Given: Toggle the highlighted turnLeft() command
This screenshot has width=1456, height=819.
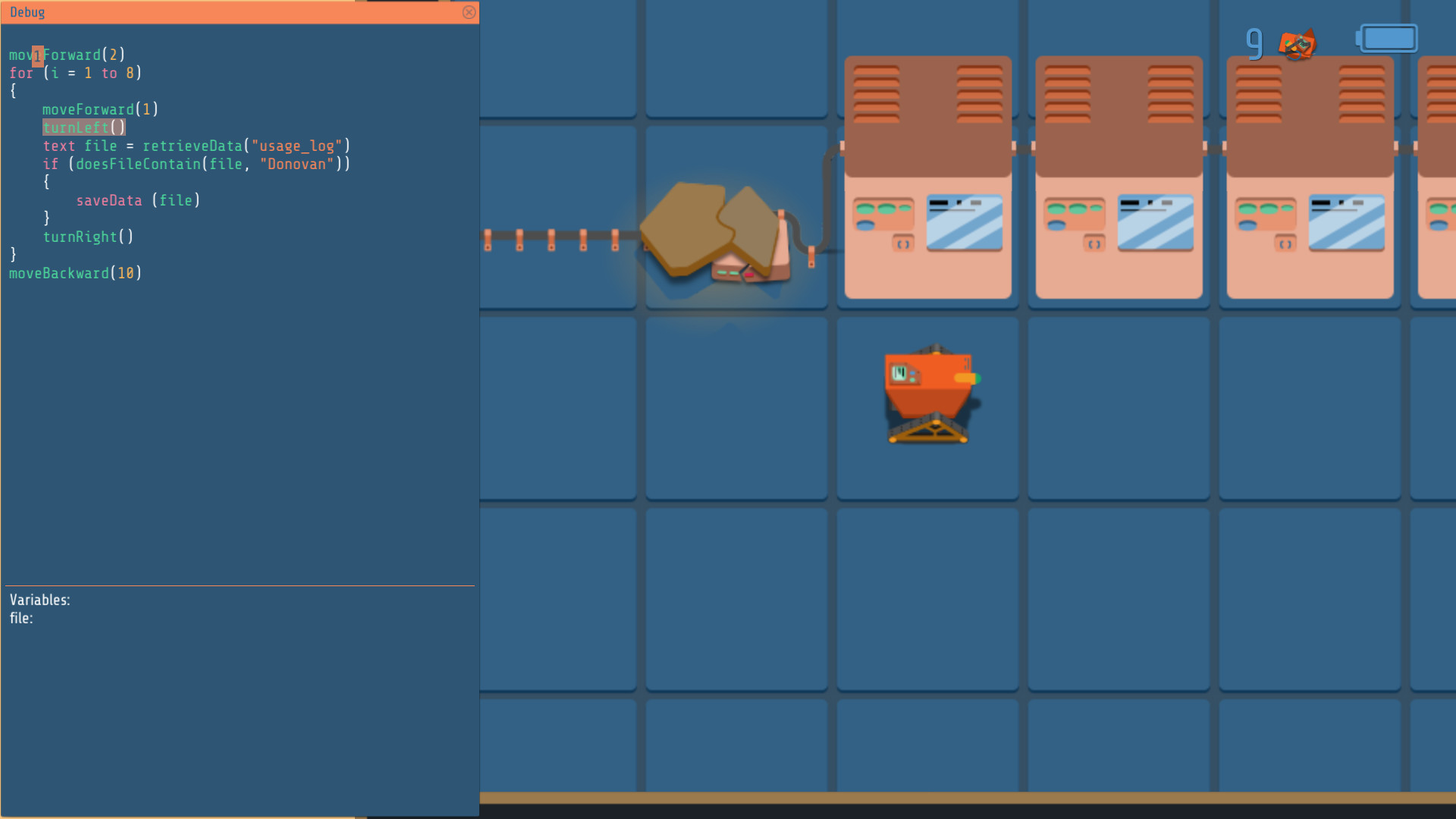Looking at the screenshot, I should 83,127.
